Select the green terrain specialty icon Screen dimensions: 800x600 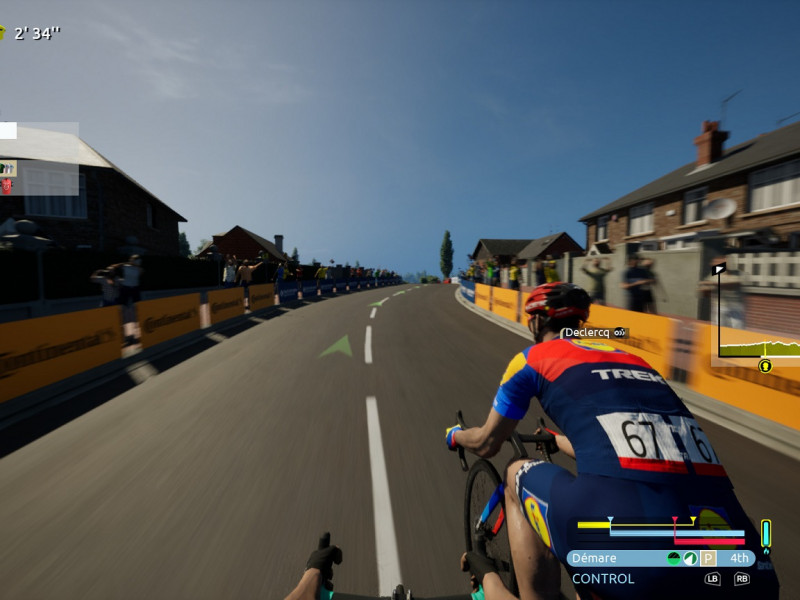point(674,558)
